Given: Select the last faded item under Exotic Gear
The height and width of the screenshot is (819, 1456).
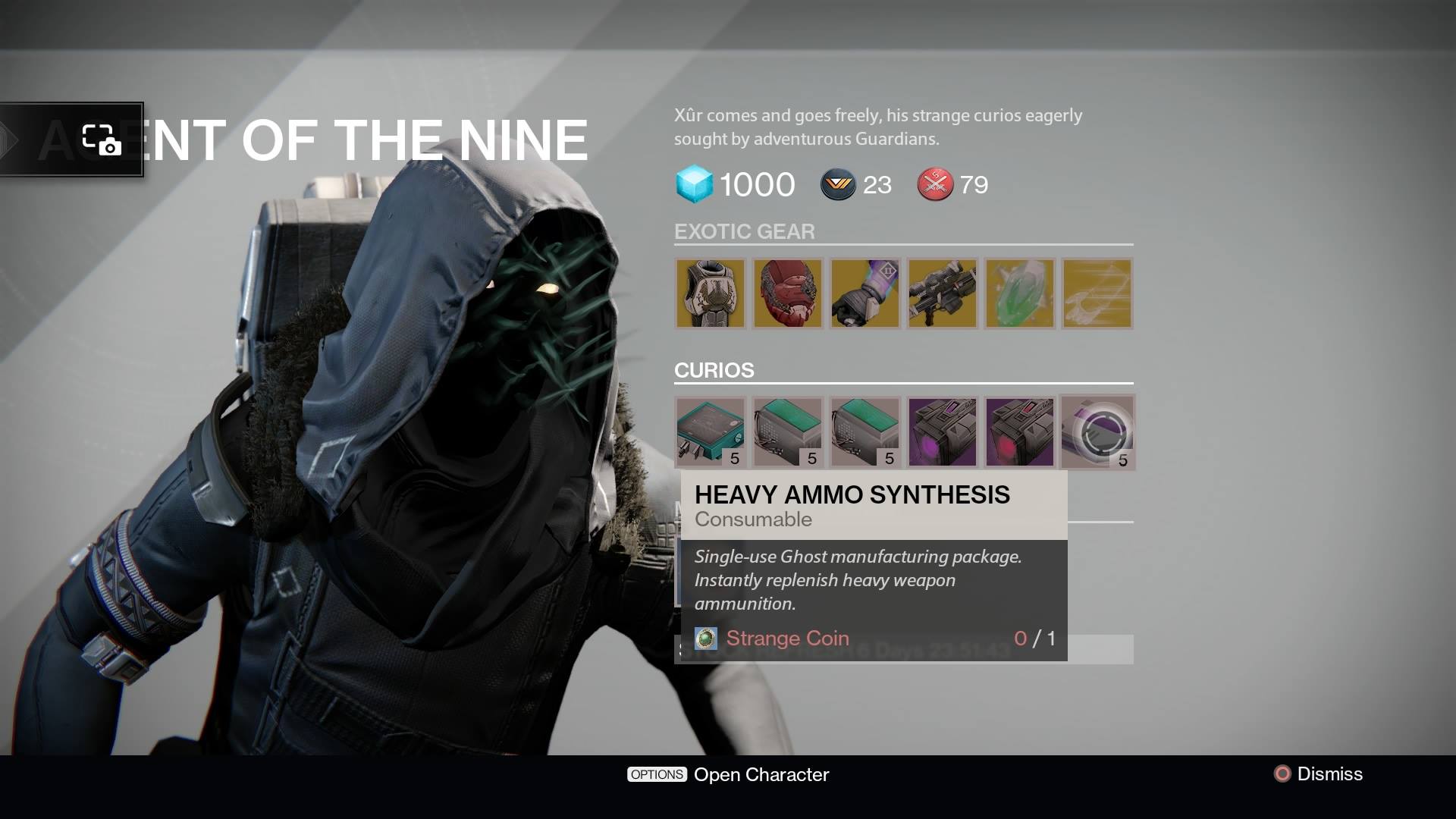Looking at the screenshot, I should 1097,293.
